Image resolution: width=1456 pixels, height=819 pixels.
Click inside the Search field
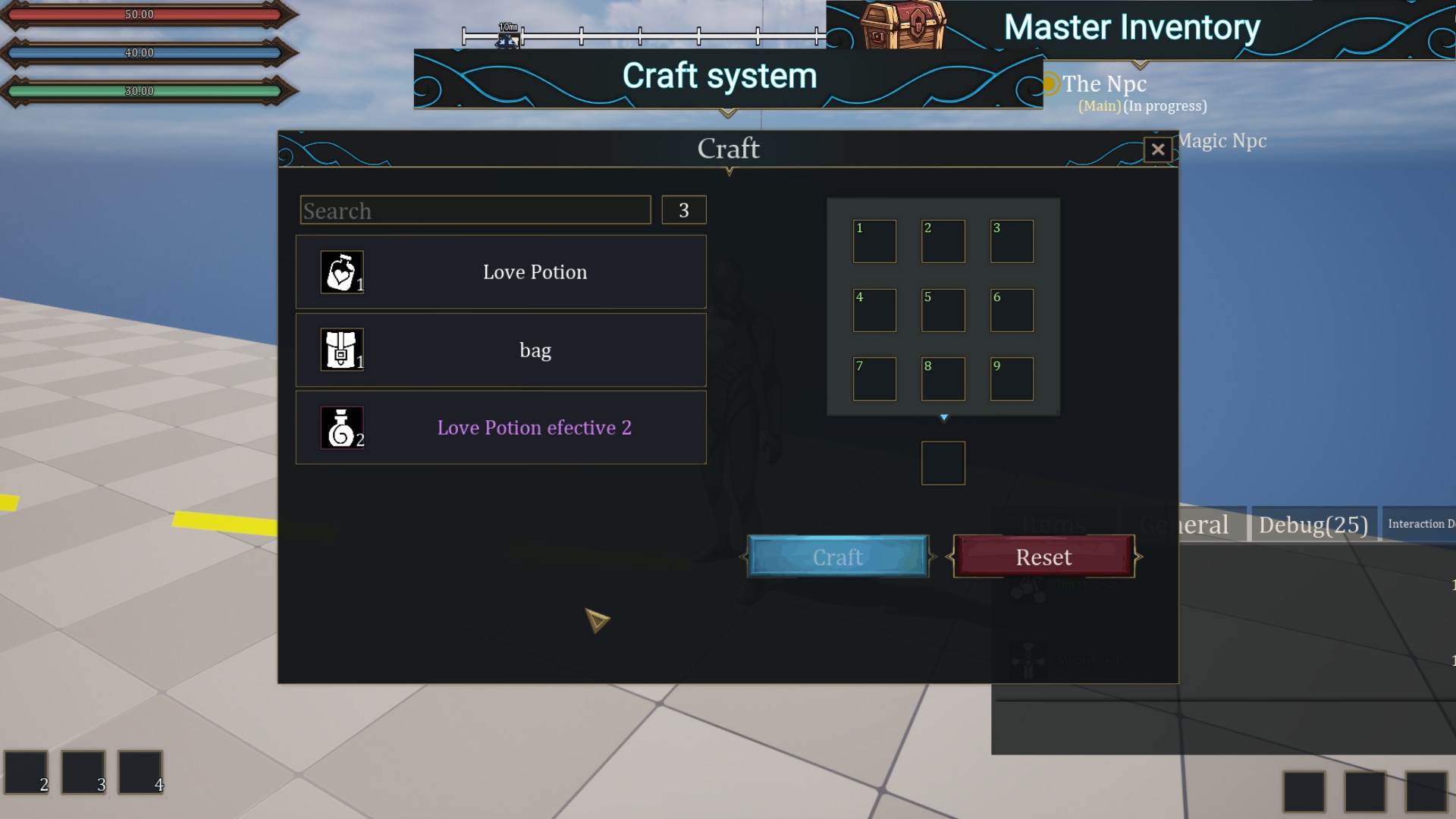[x=475, y=210]
